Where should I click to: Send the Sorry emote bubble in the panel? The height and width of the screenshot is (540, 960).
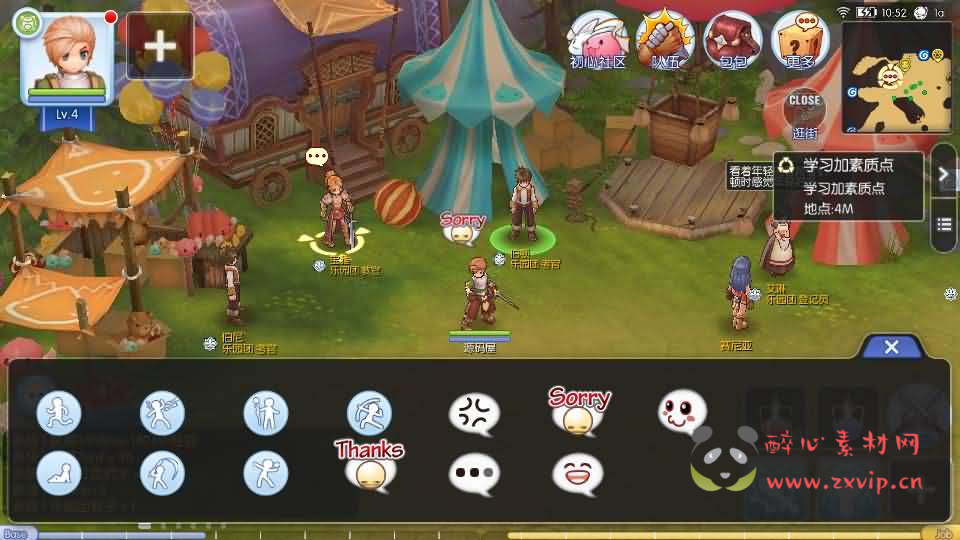coord(578,411)
